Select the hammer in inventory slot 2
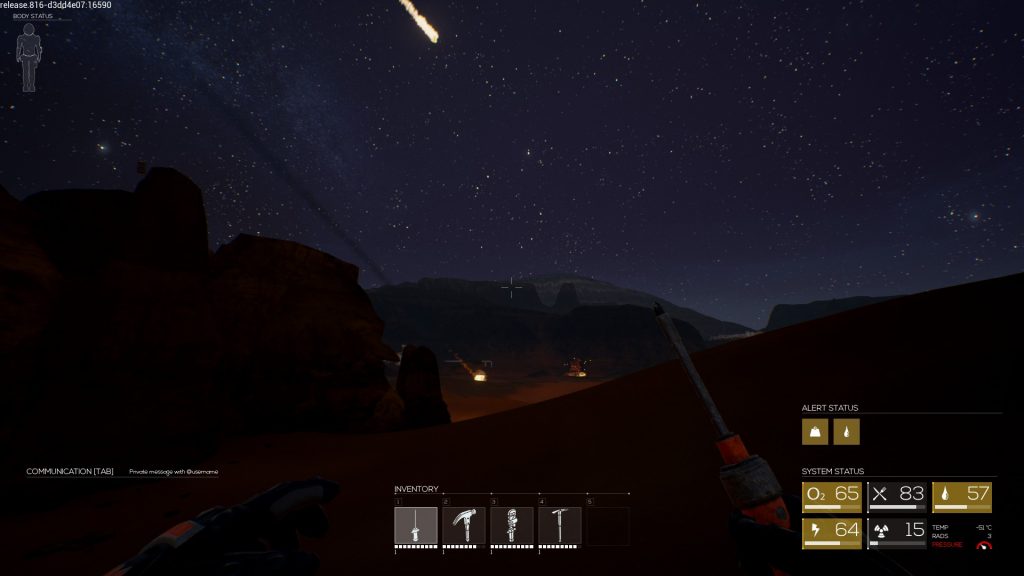Image resolution: width=1024 pixels, height=576 pixels. click(464, 525)
